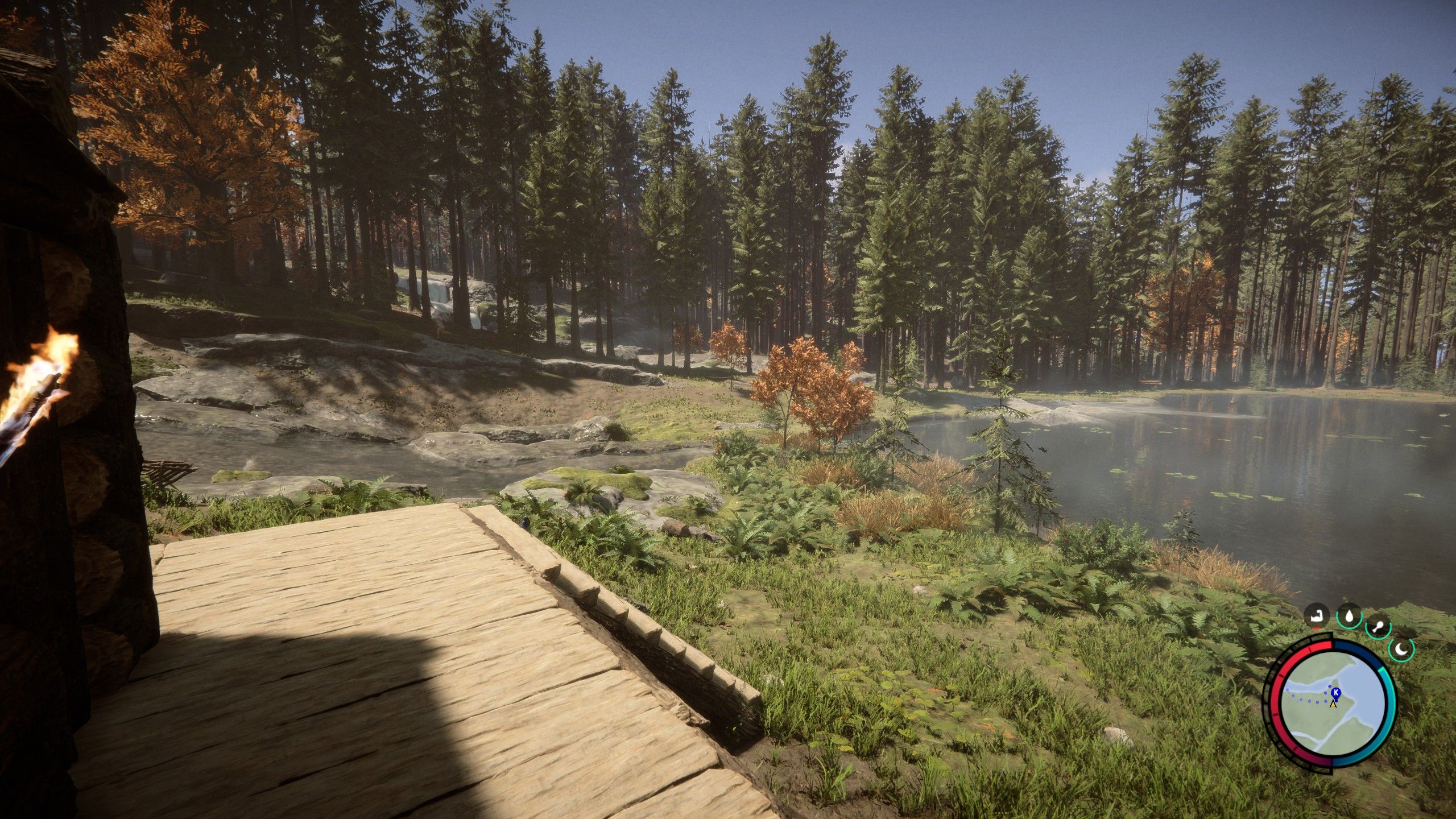This screenshot has width=1456, height=819.
Task: Select the yellow player arrow on minimap
Action: (1334, 704)
